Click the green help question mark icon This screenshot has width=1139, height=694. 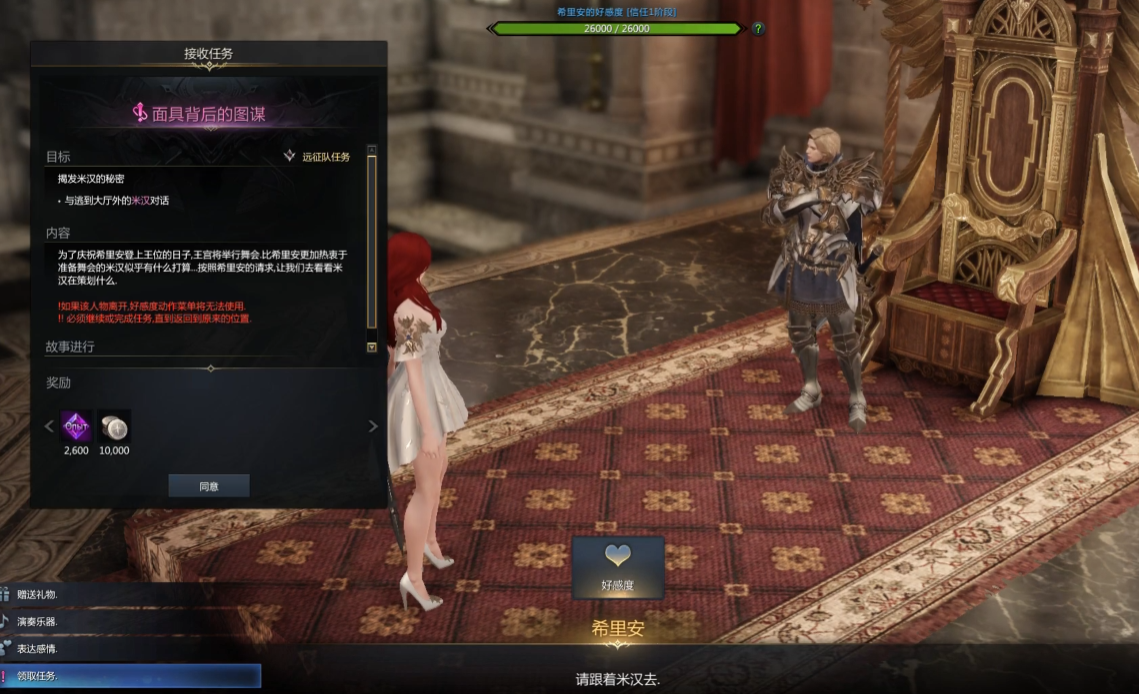(x=758, y=28)
